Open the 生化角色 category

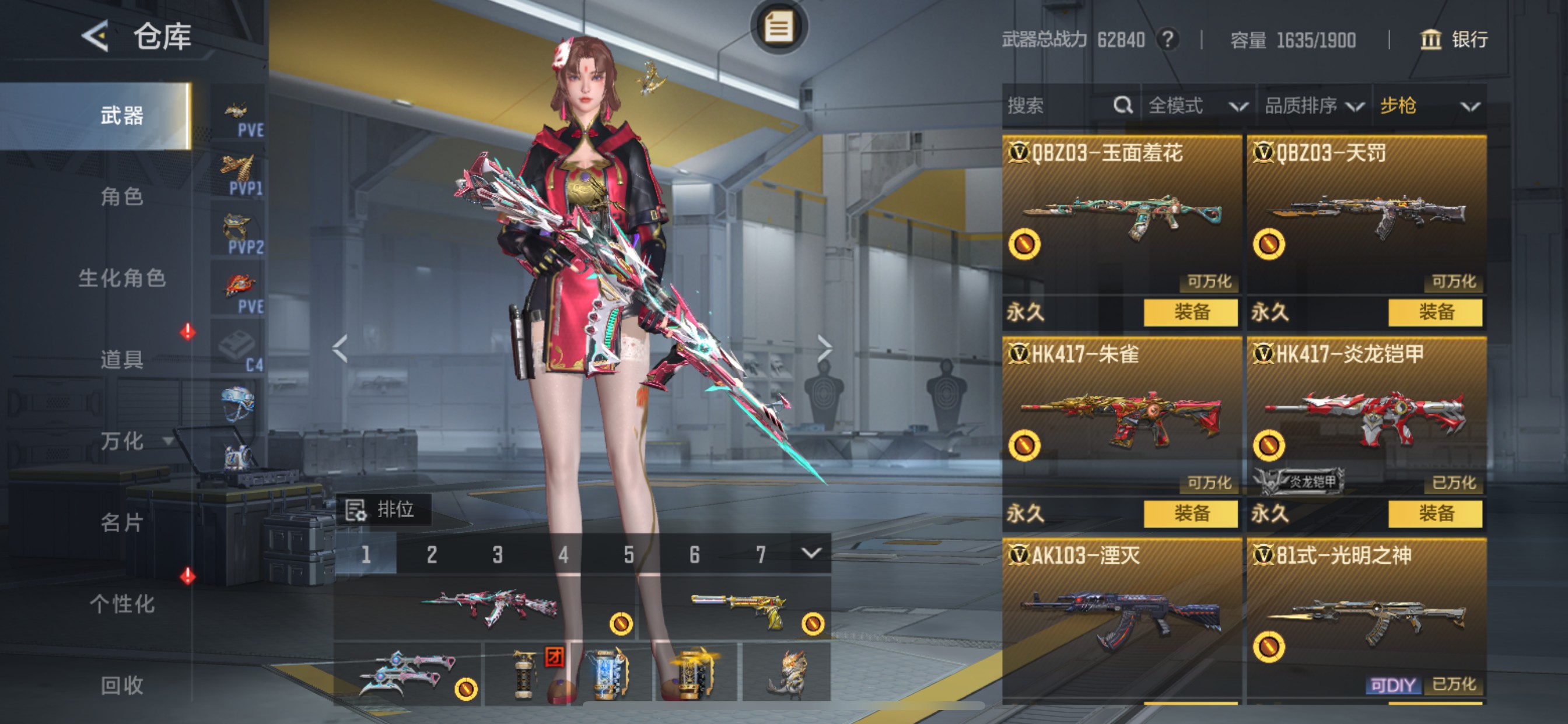coord(122,278)
